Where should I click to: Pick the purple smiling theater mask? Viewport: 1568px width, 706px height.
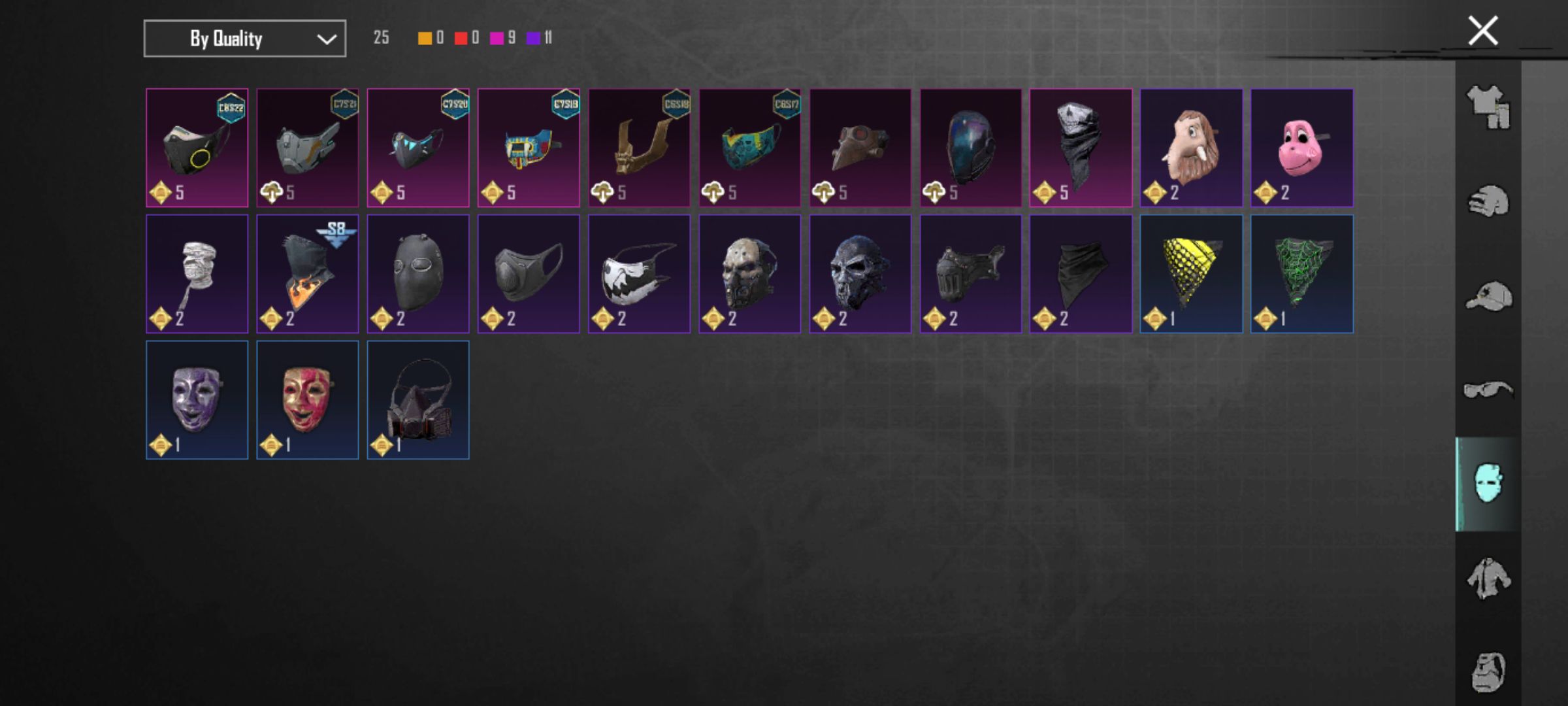197,399
